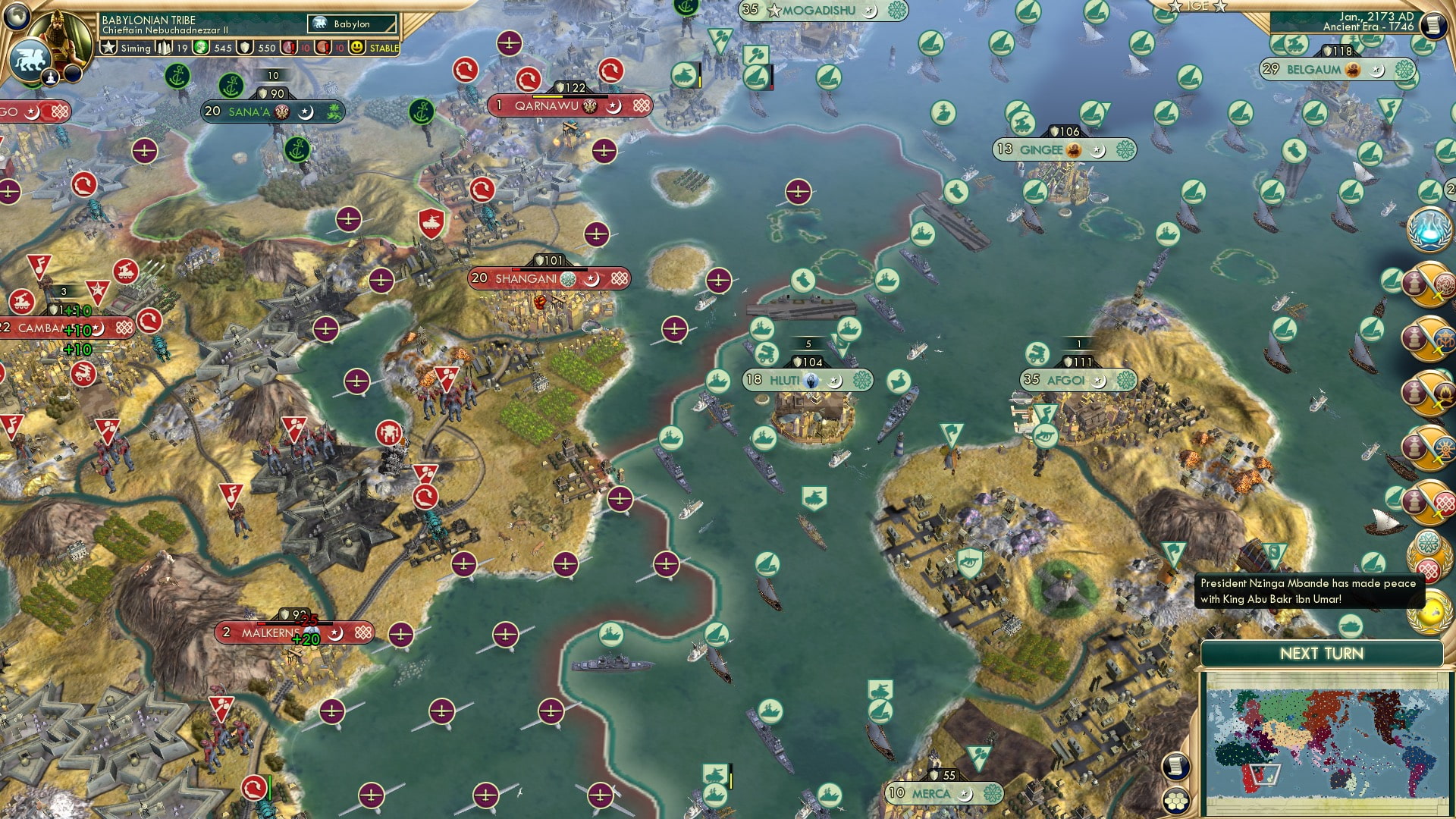Click the leader portrait of Nebuchadnezzar II
1456x819 pixels.
click(x=61, y=34)
